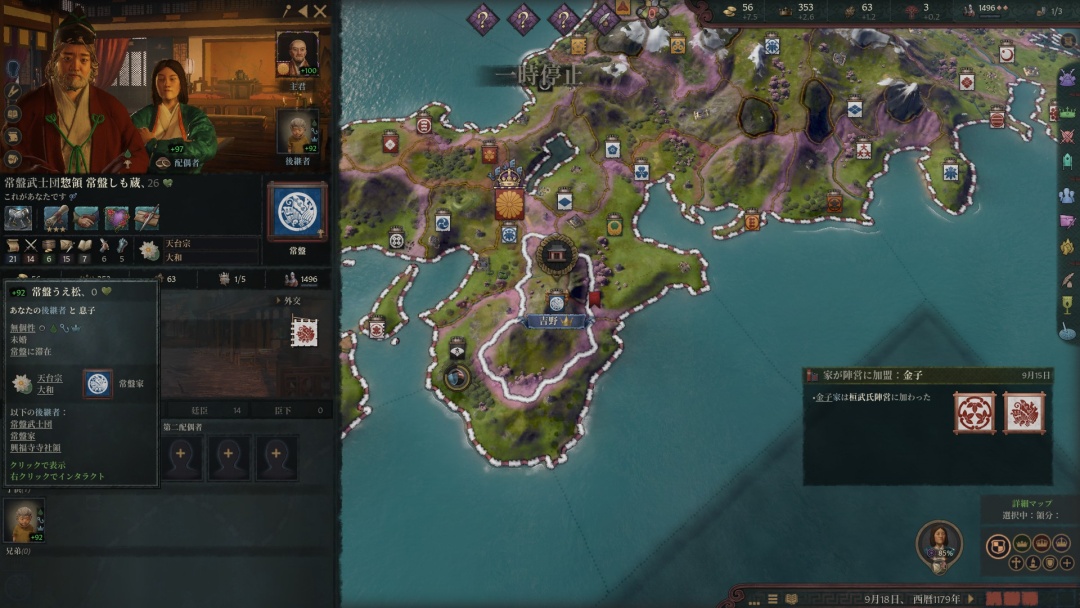Open the encyclopedia book icon in bottom bar
Screen dimensions: 1080x608
pos(791,598)
